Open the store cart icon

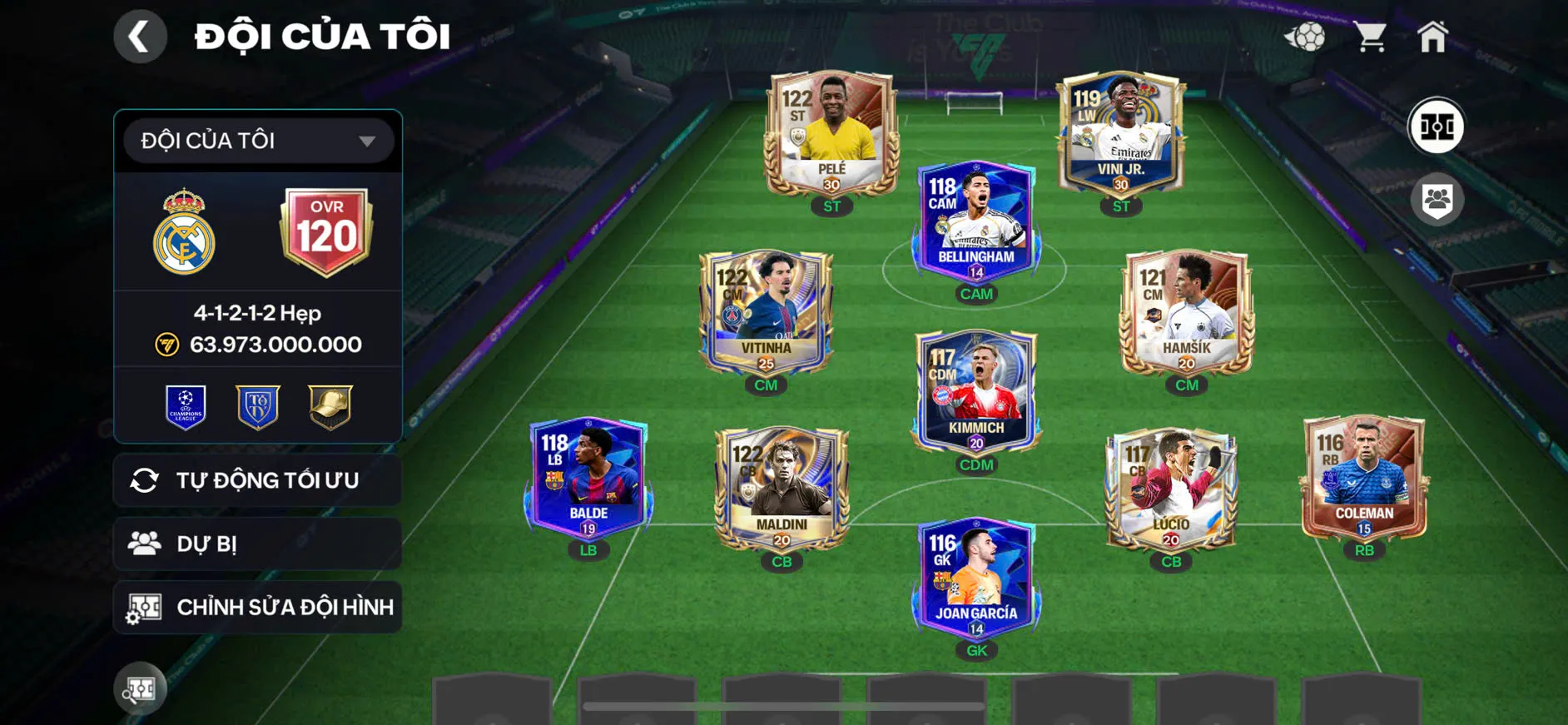click(x=1369, y=35)
